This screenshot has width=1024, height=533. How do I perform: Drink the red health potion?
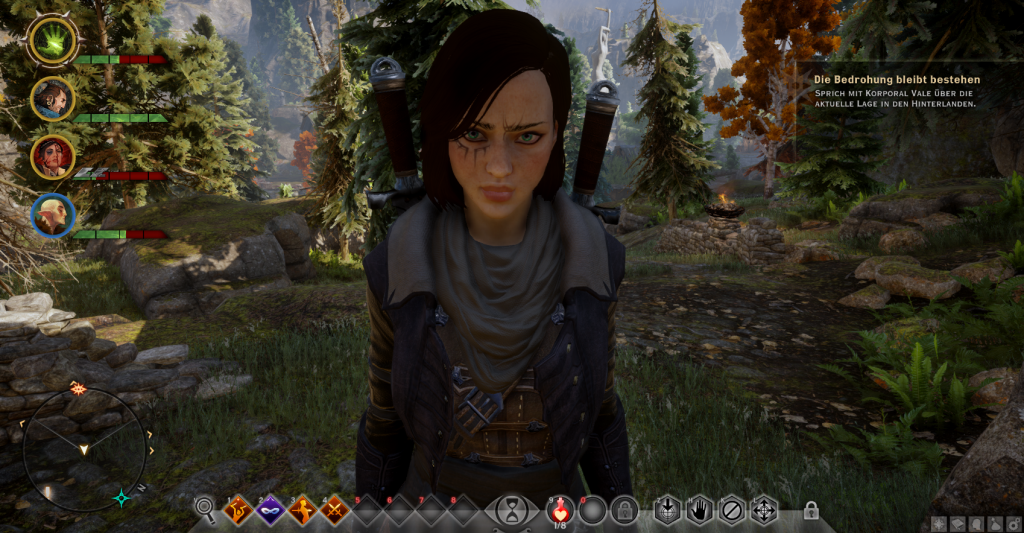point(559,511)
